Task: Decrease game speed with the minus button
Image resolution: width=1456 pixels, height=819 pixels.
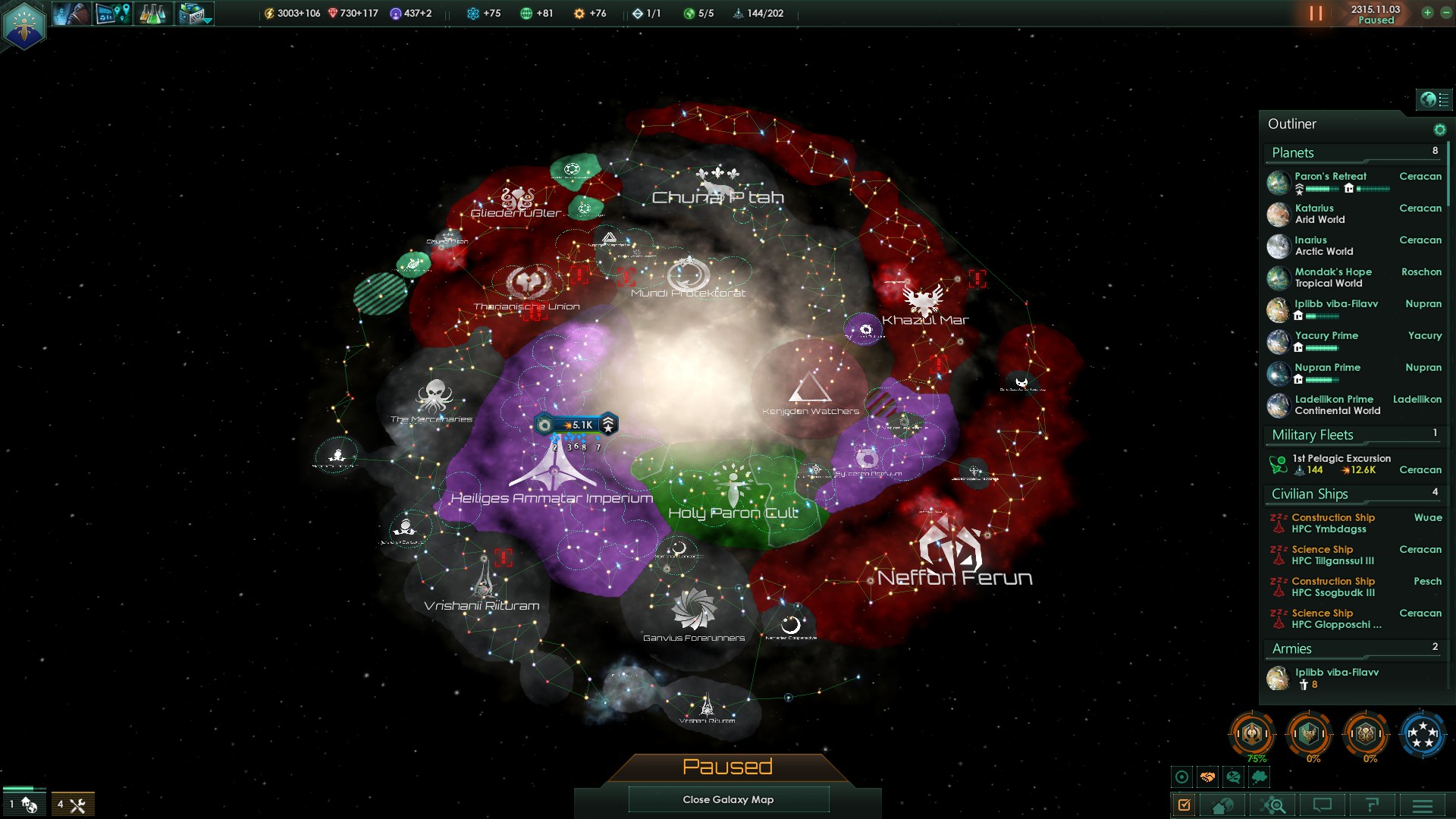Action: (1445, 13)
